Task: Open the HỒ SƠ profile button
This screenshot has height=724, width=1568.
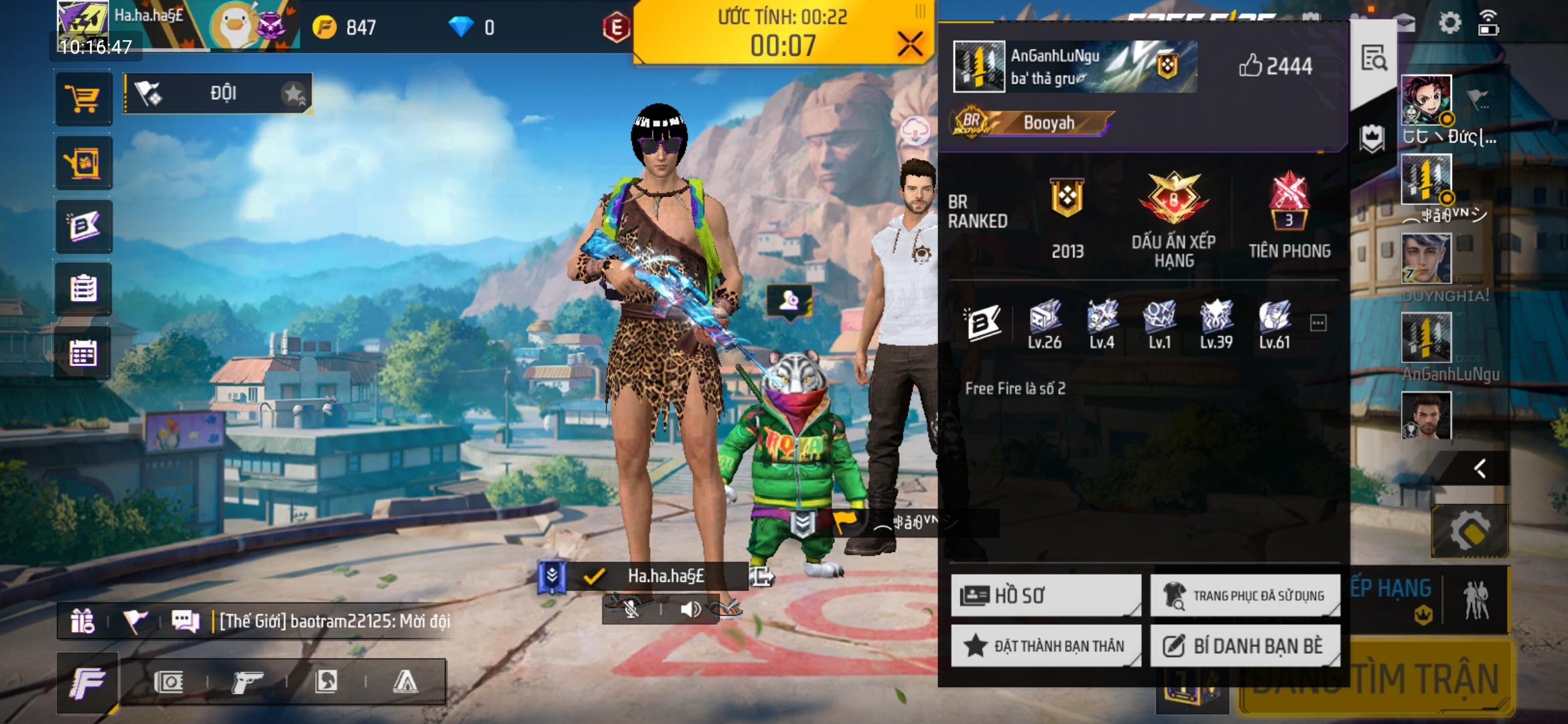Action: tap(1045, 595)
